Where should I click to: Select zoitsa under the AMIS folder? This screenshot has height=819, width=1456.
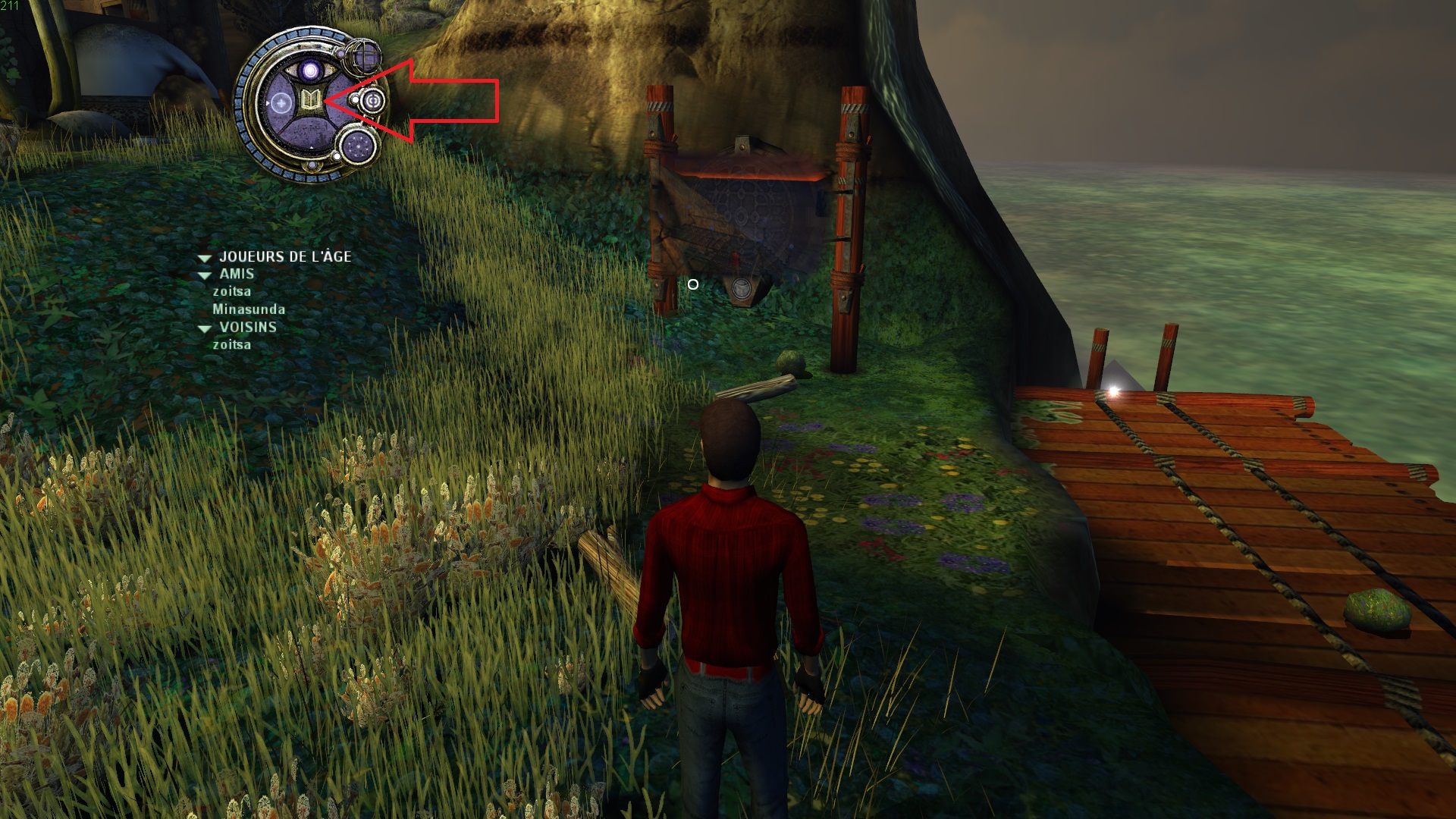tap(232, 292)
